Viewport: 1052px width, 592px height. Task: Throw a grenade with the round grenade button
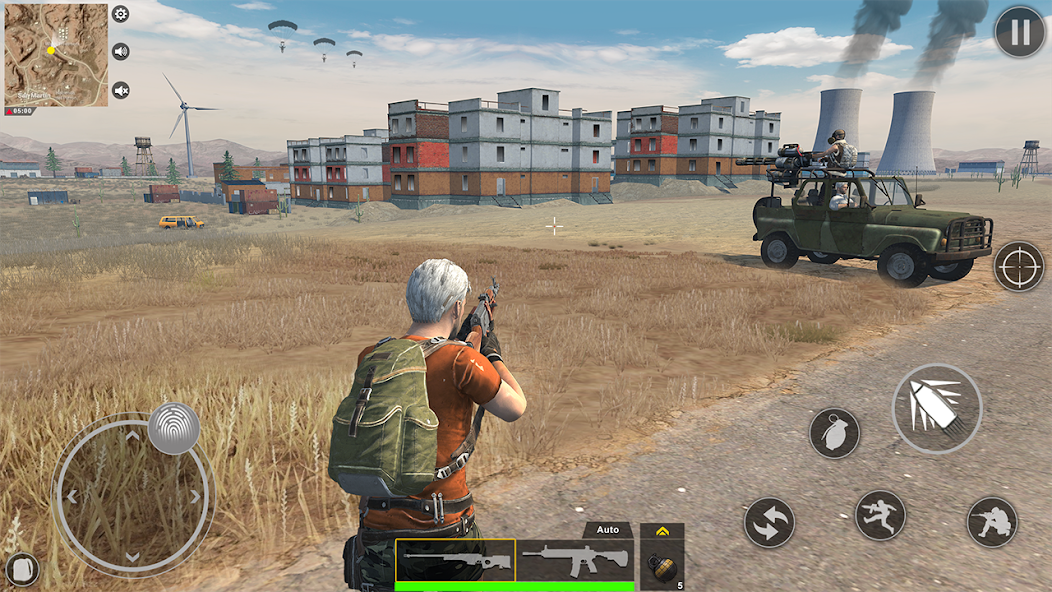(x=835, y=433)
